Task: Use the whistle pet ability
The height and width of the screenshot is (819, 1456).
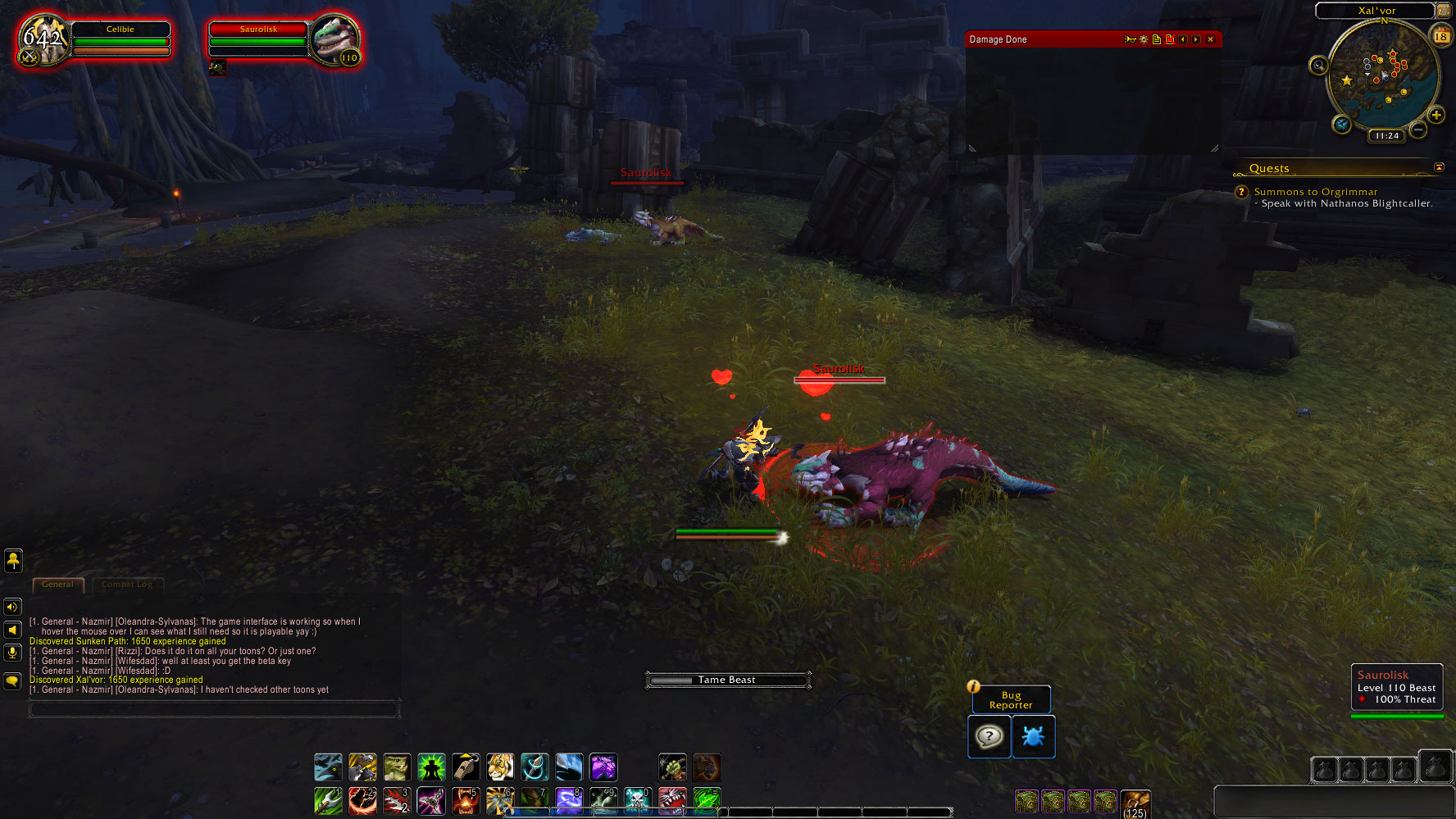Action: coord(466,767)
